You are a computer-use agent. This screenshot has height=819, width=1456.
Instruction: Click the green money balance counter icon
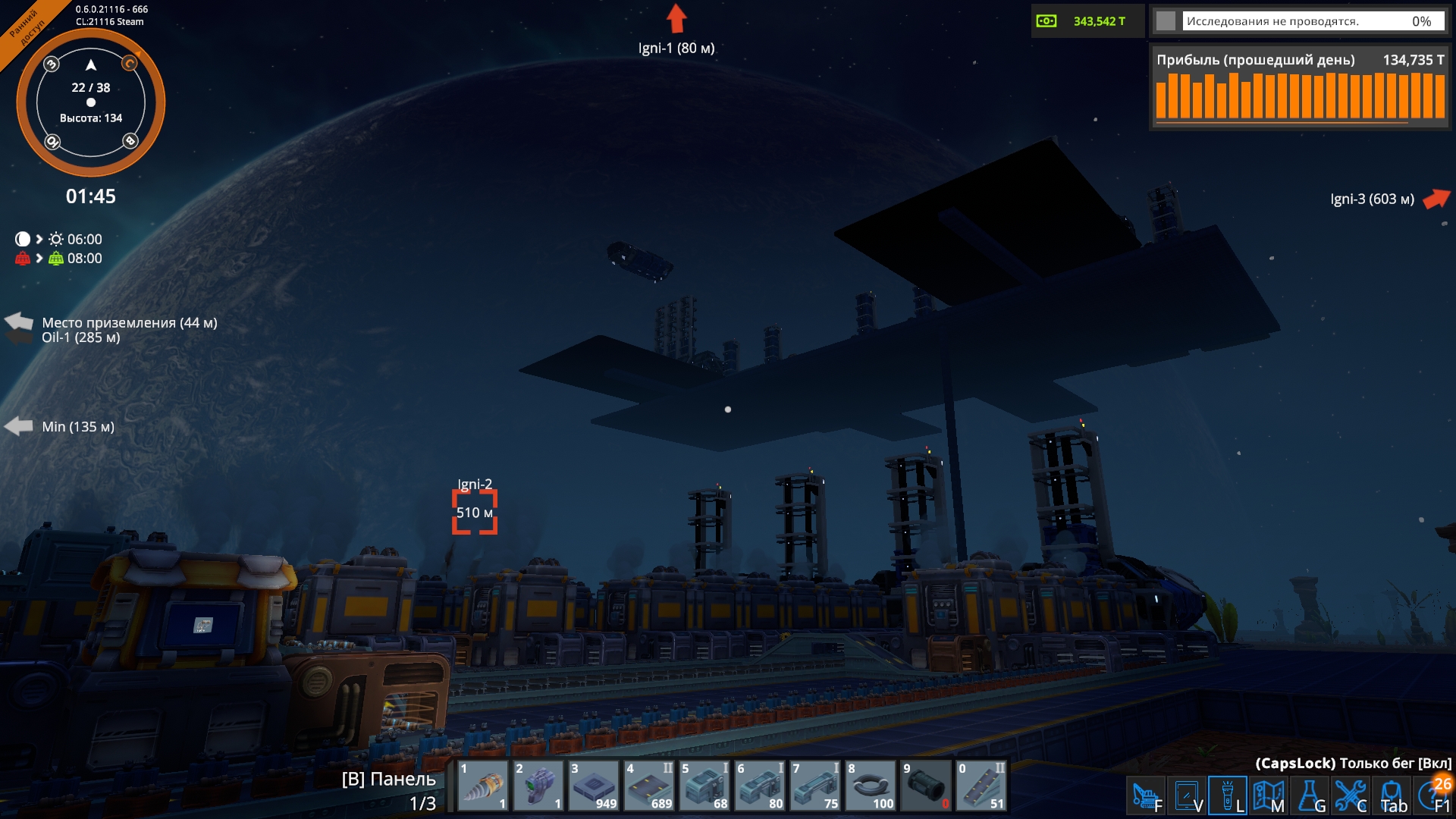tap(1046, 21)
